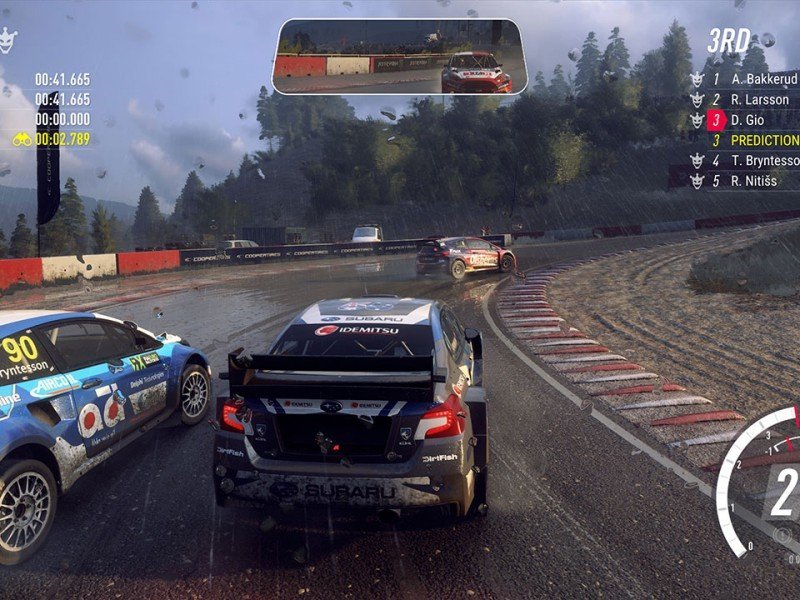Select the yellow Prediction standings row
The height and width of the screenshot is (600, 800).
[752, 140]
